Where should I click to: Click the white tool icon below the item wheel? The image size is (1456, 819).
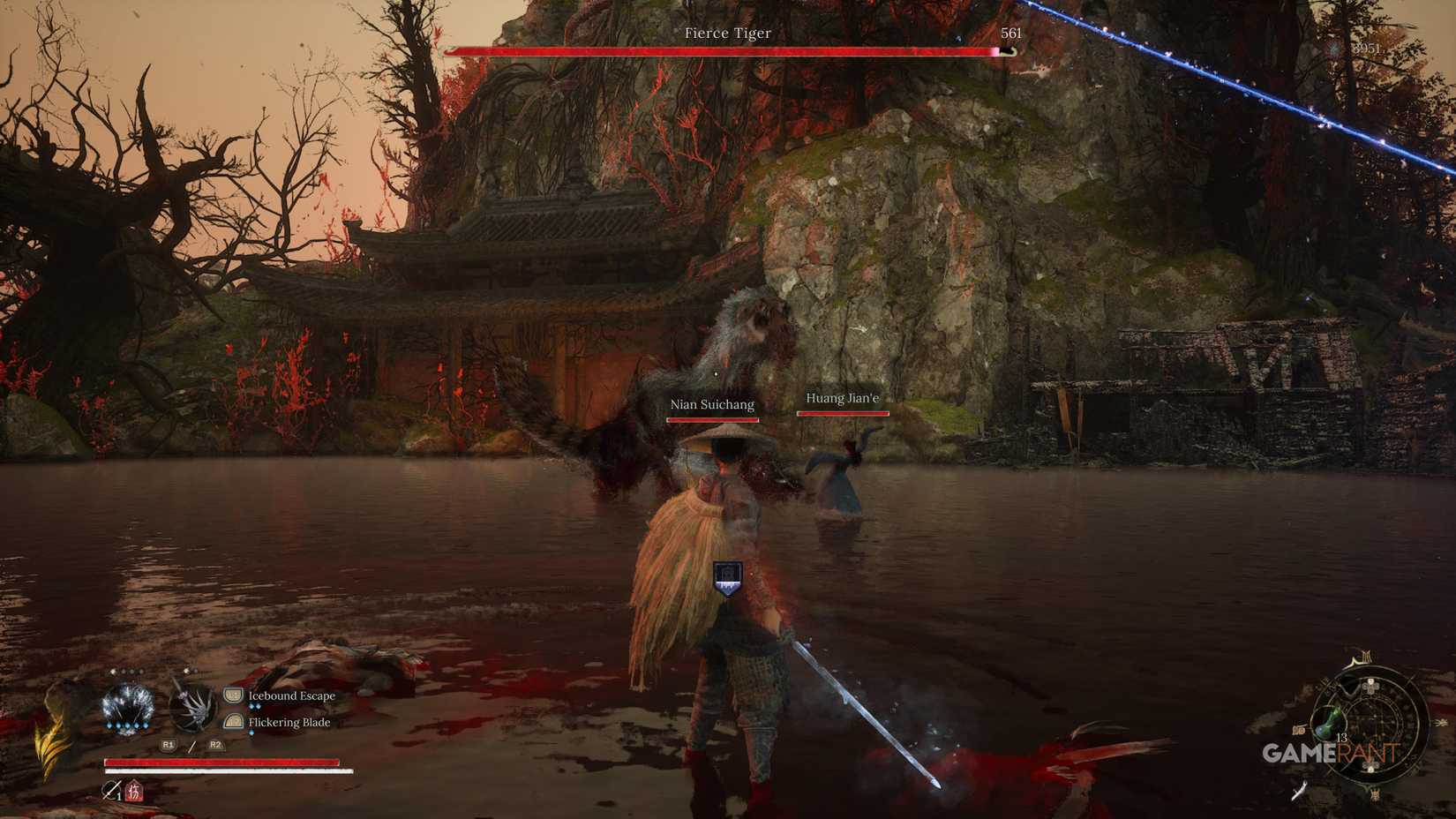click(1300, 791)
